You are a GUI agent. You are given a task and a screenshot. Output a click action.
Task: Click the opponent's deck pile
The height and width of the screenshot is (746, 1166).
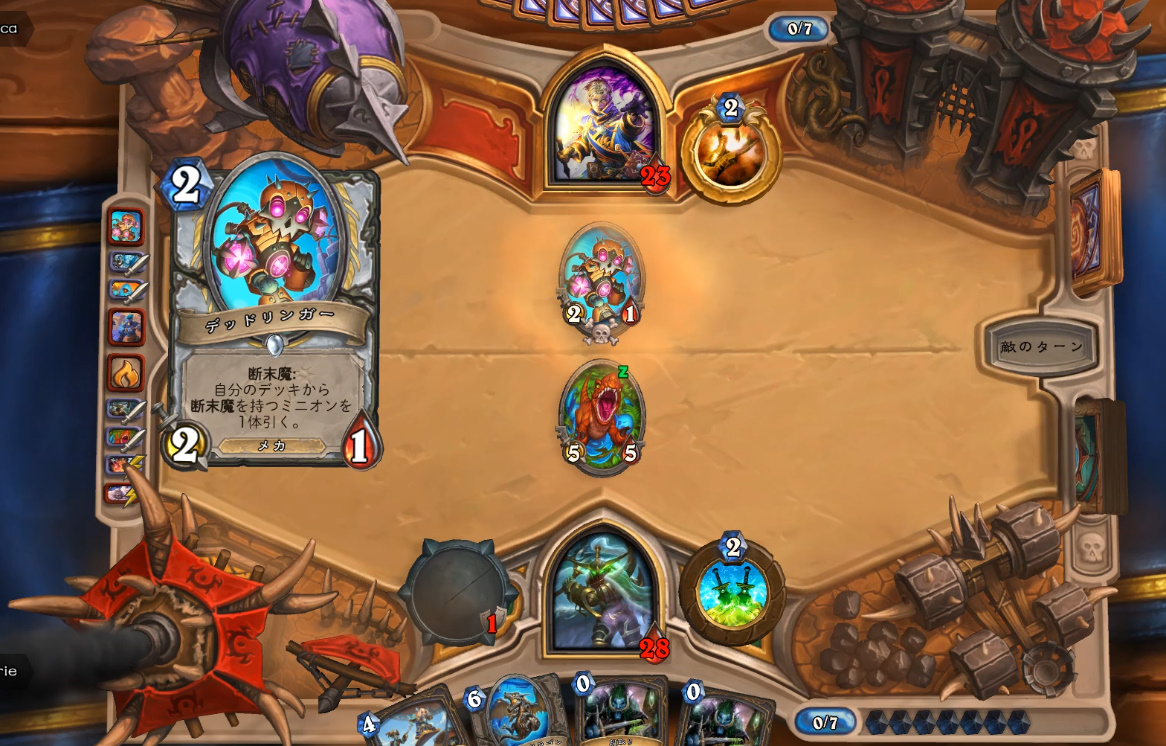[x=1093, y=231]
